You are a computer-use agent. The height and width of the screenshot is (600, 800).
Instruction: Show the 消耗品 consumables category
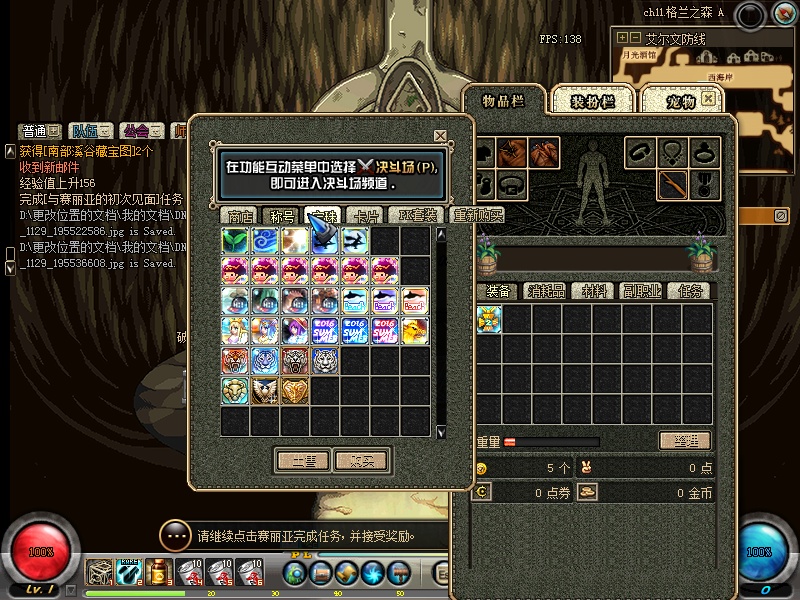[x=547, y=291]
